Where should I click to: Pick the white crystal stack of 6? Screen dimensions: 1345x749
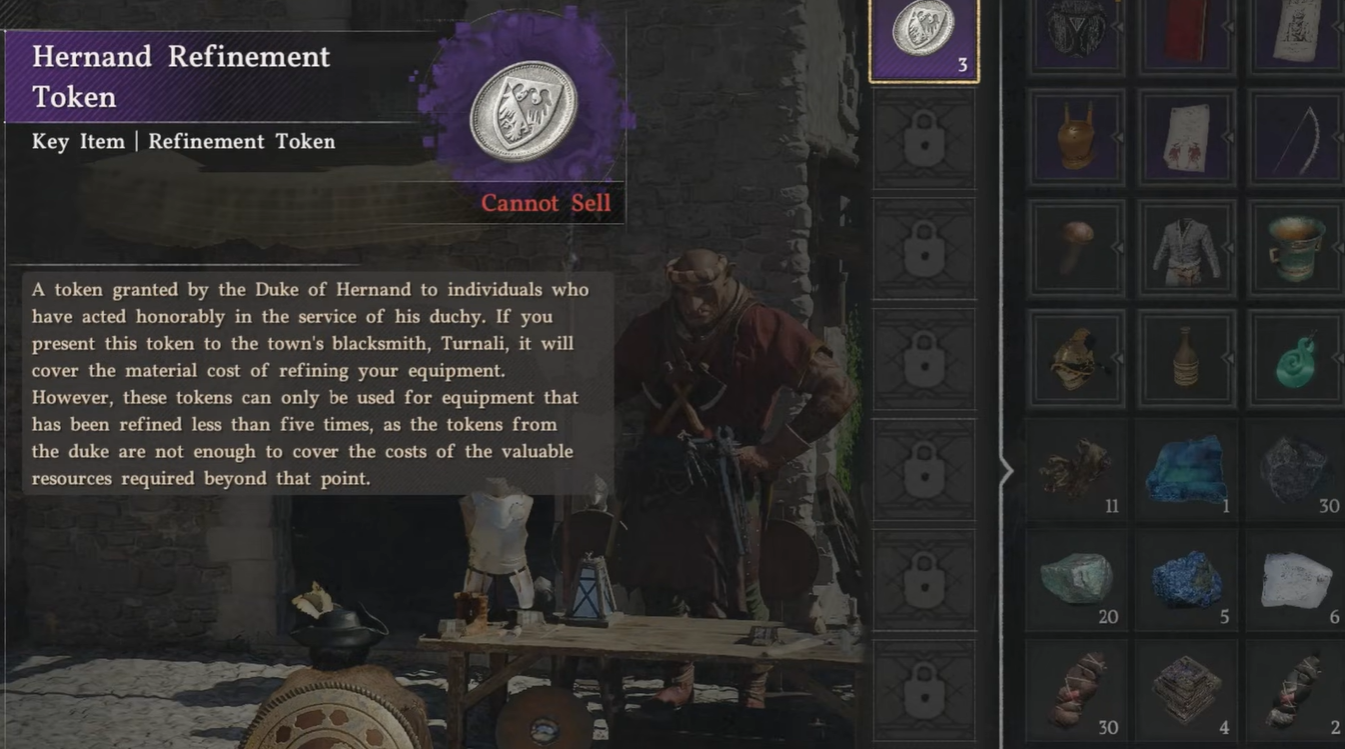point(1297,579)
